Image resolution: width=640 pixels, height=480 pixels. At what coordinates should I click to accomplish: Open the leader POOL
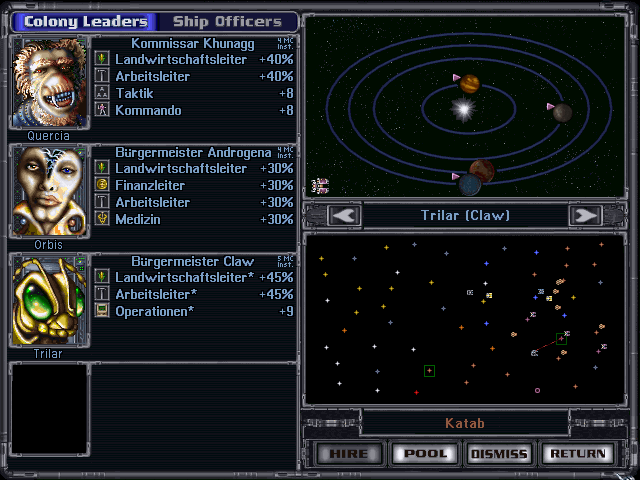pyautogui.click(x=424, y=453)
